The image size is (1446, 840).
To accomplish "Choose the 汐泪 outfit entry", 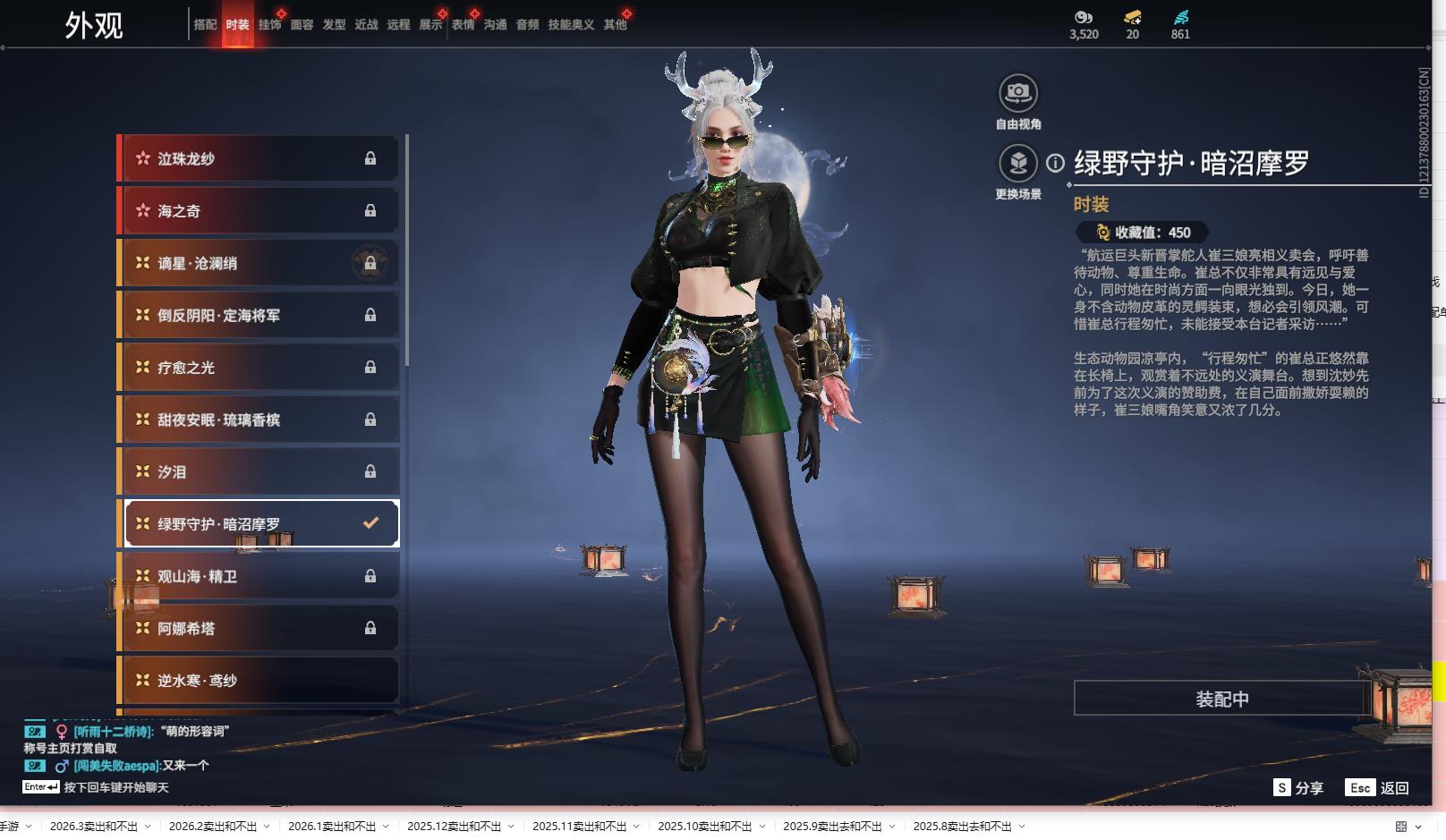I will [x=259, y=471].
